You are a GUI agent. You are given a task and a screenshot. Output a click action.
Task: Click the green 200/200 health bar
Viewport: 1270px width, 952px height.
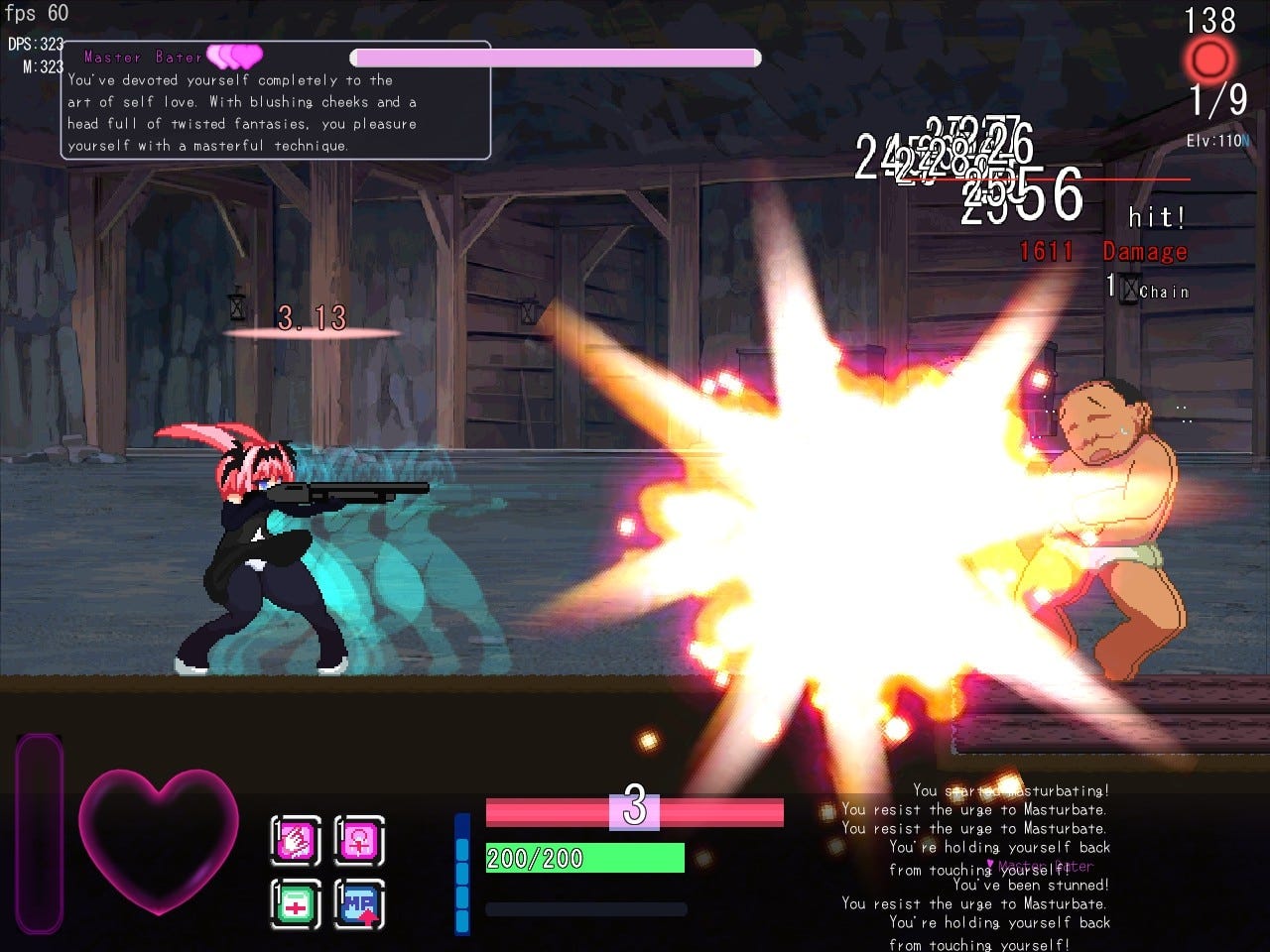click(583, 858)
